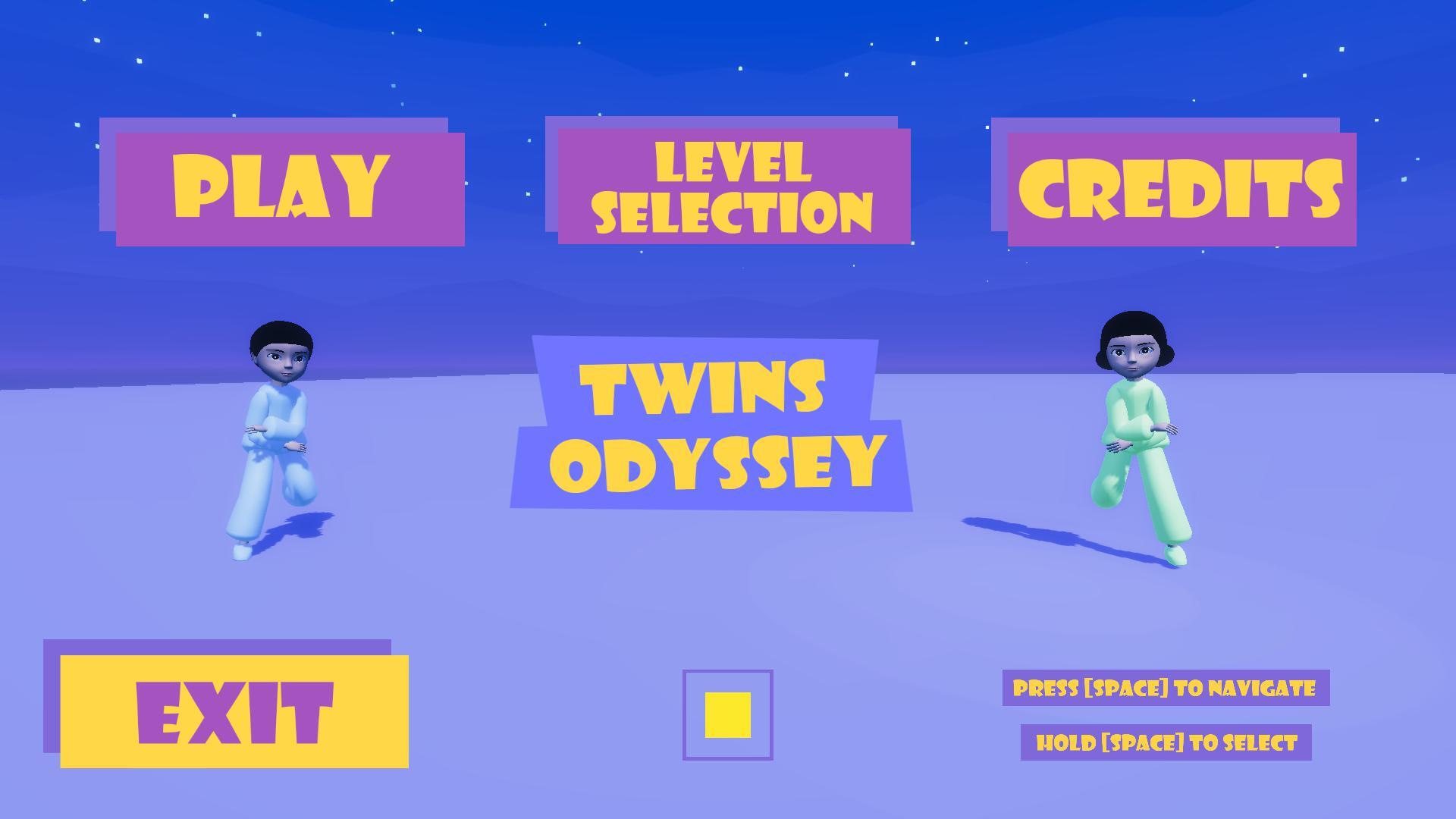View the CREDITS screen
The height and width of the screenshot is (819, 1456).
pos(1183,190)
